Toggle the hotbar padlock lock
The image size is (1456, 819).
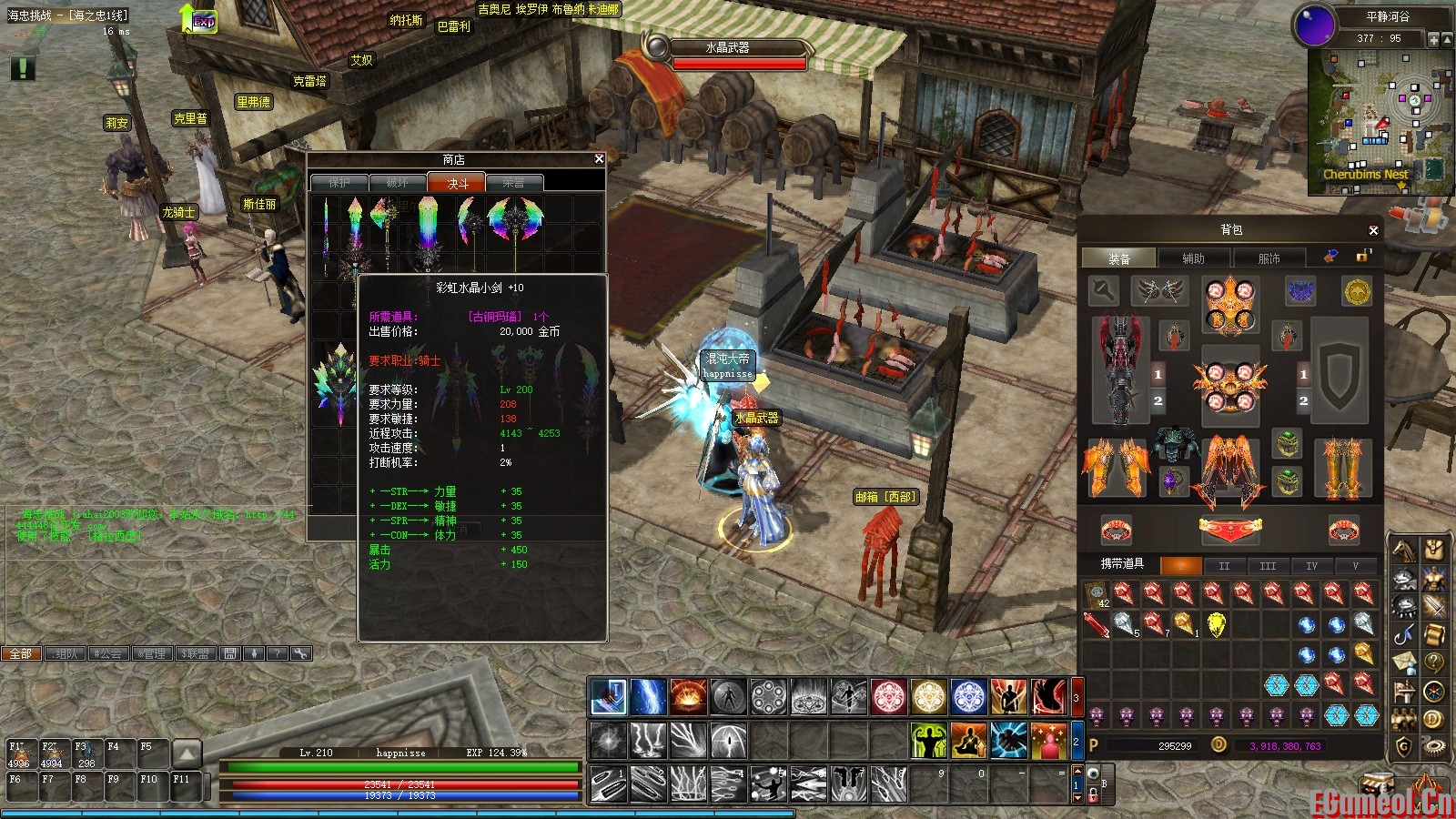click(x=1094, y=794)
